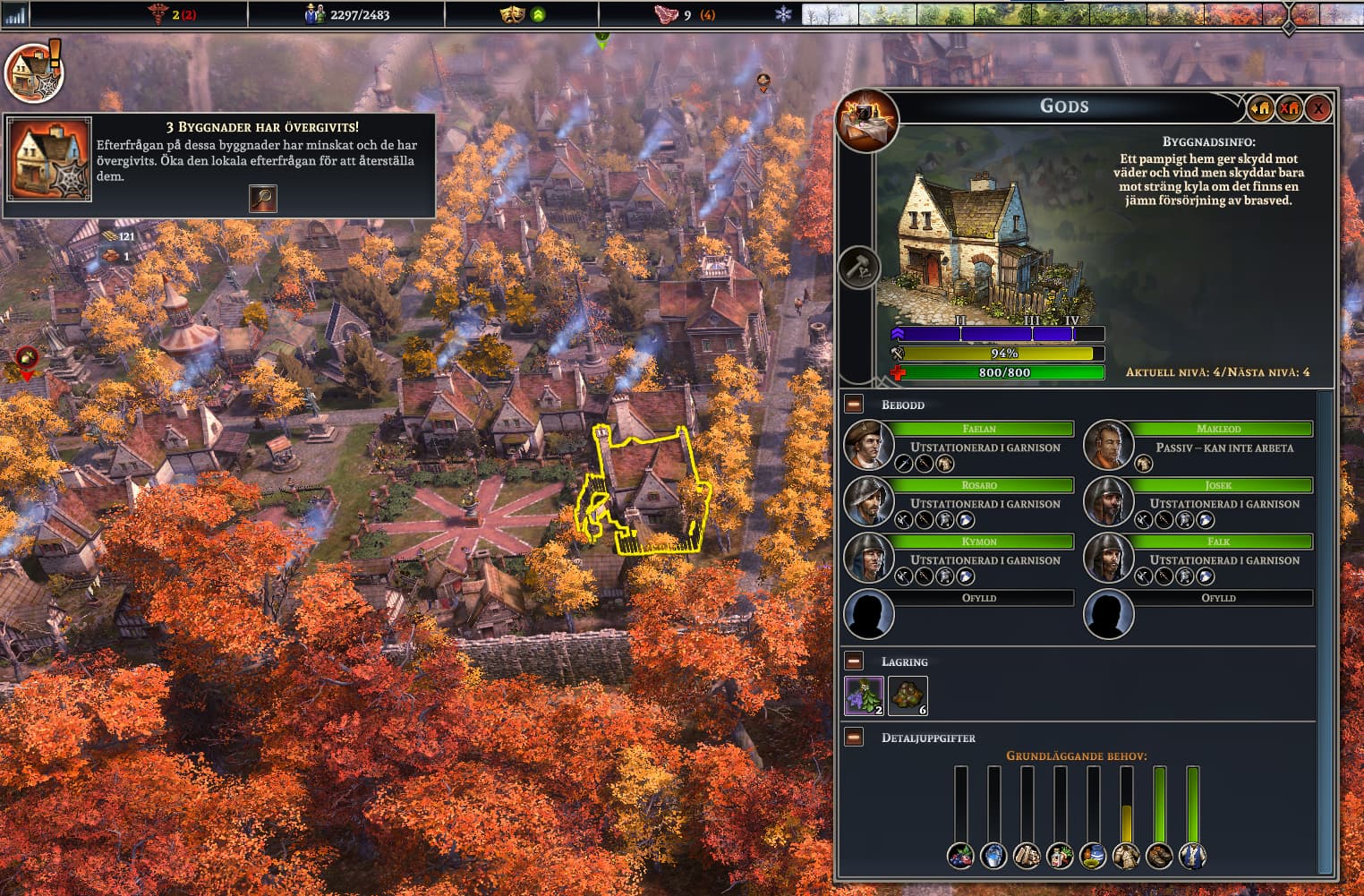The height and width of the screenshot is (896, 1364).
Task: Select resident Faelan's portrait
Action: tap(869, 445)
